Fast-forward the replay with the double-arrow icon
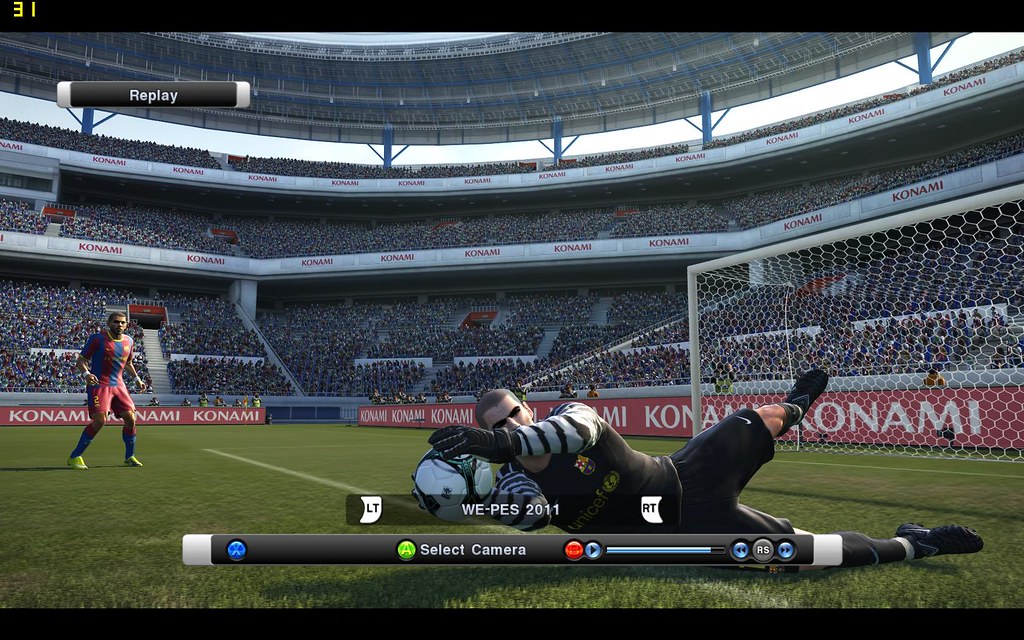The width and height of the screenshot is (1024, 640). tap(786, 550)
